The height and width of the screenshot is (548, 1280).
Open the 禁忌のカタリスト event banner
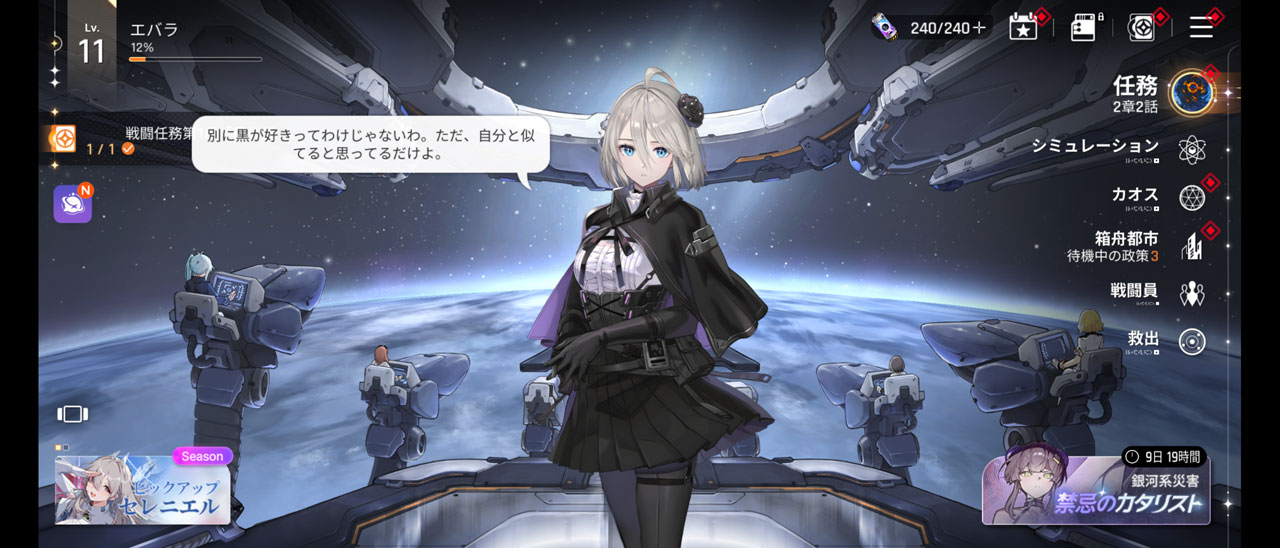point(1095,490)
